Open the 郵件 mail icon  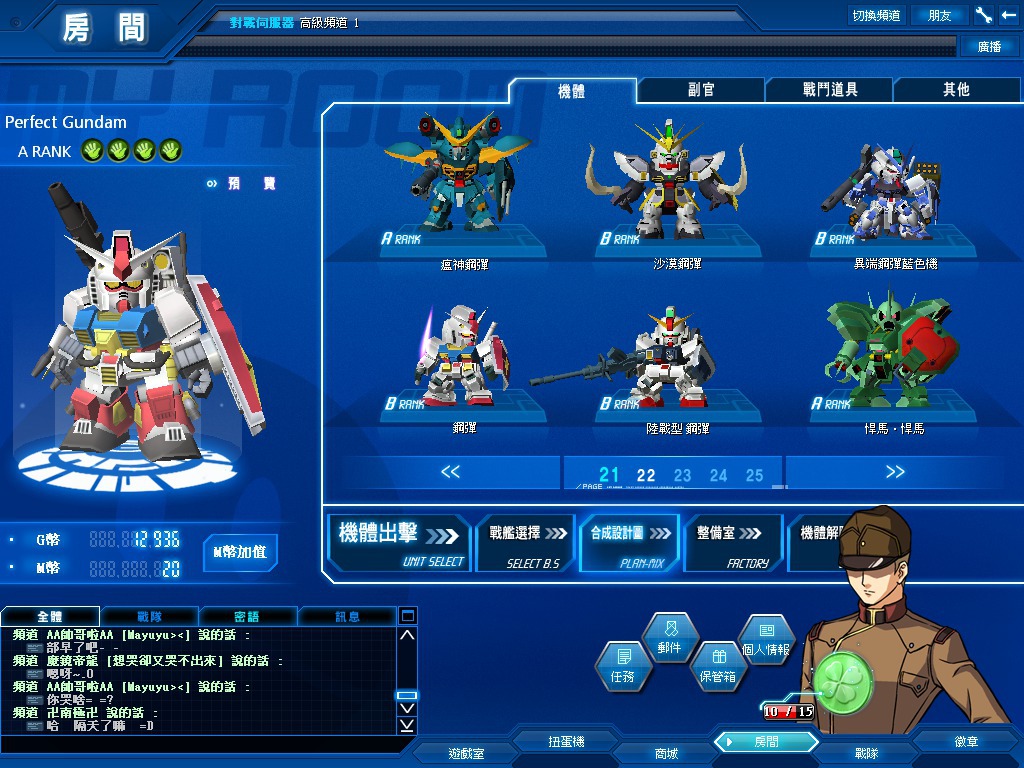point(669,637)
